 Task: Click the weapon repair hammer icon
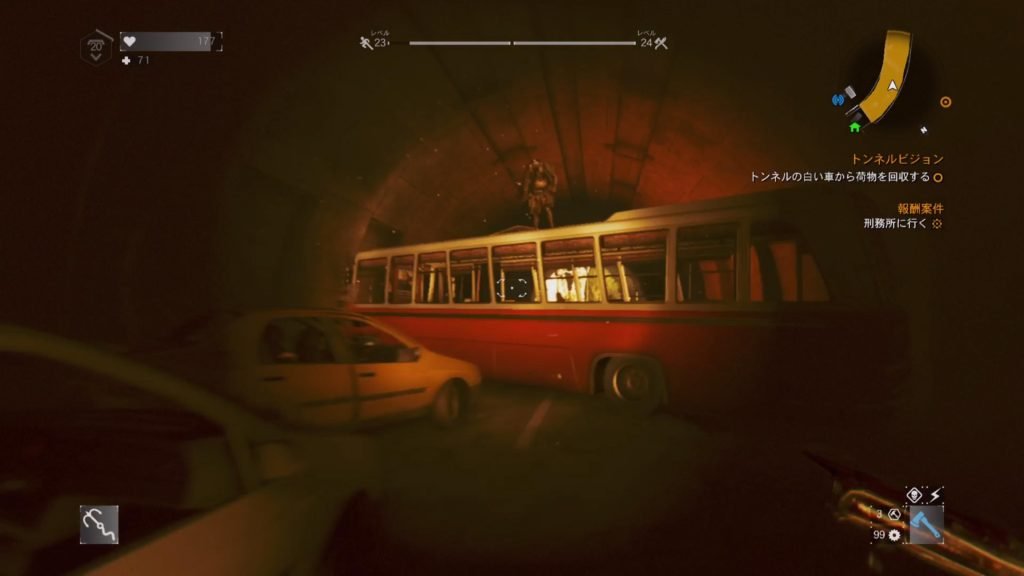pos(893,514)
